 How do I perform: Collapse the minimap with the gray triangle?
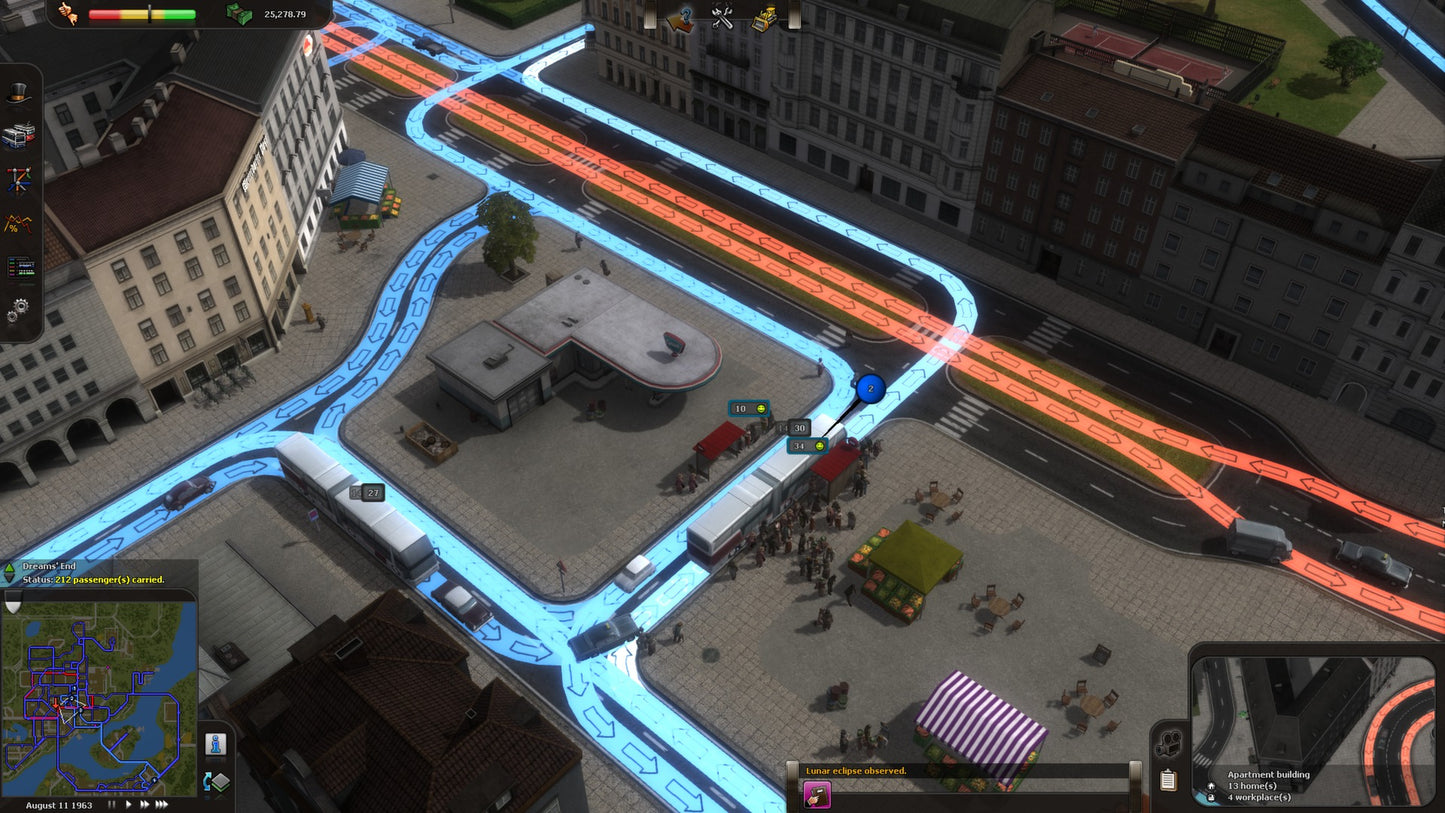pos(12,604)
